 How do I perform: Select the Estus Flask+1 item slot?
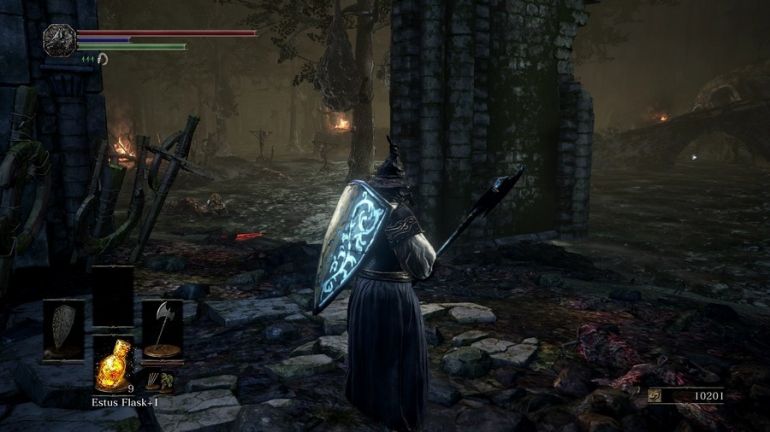click(112, 365)
